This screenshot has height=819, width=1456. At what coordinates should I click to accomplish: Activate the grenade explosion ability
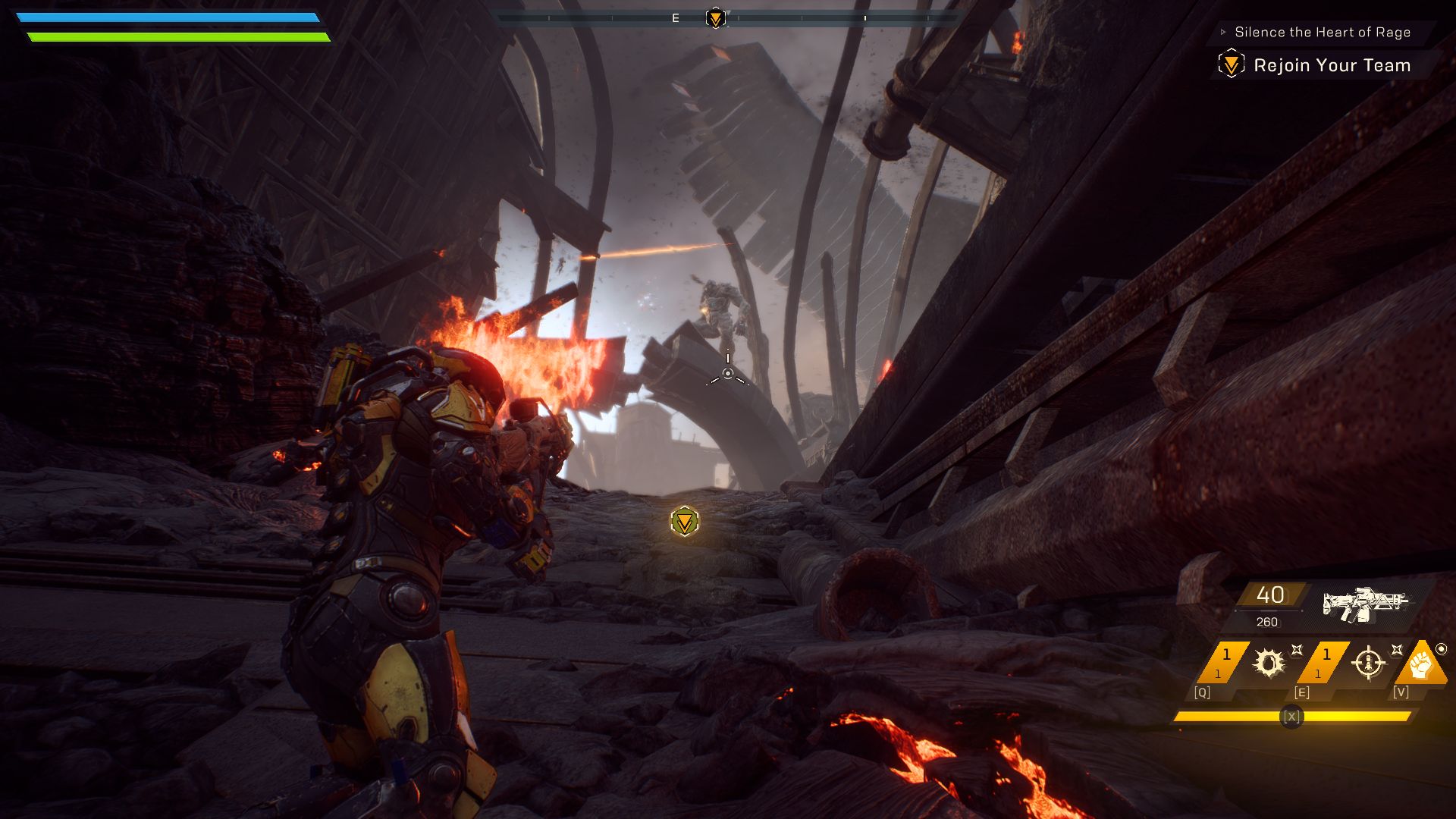click(x=1268, y=663)
